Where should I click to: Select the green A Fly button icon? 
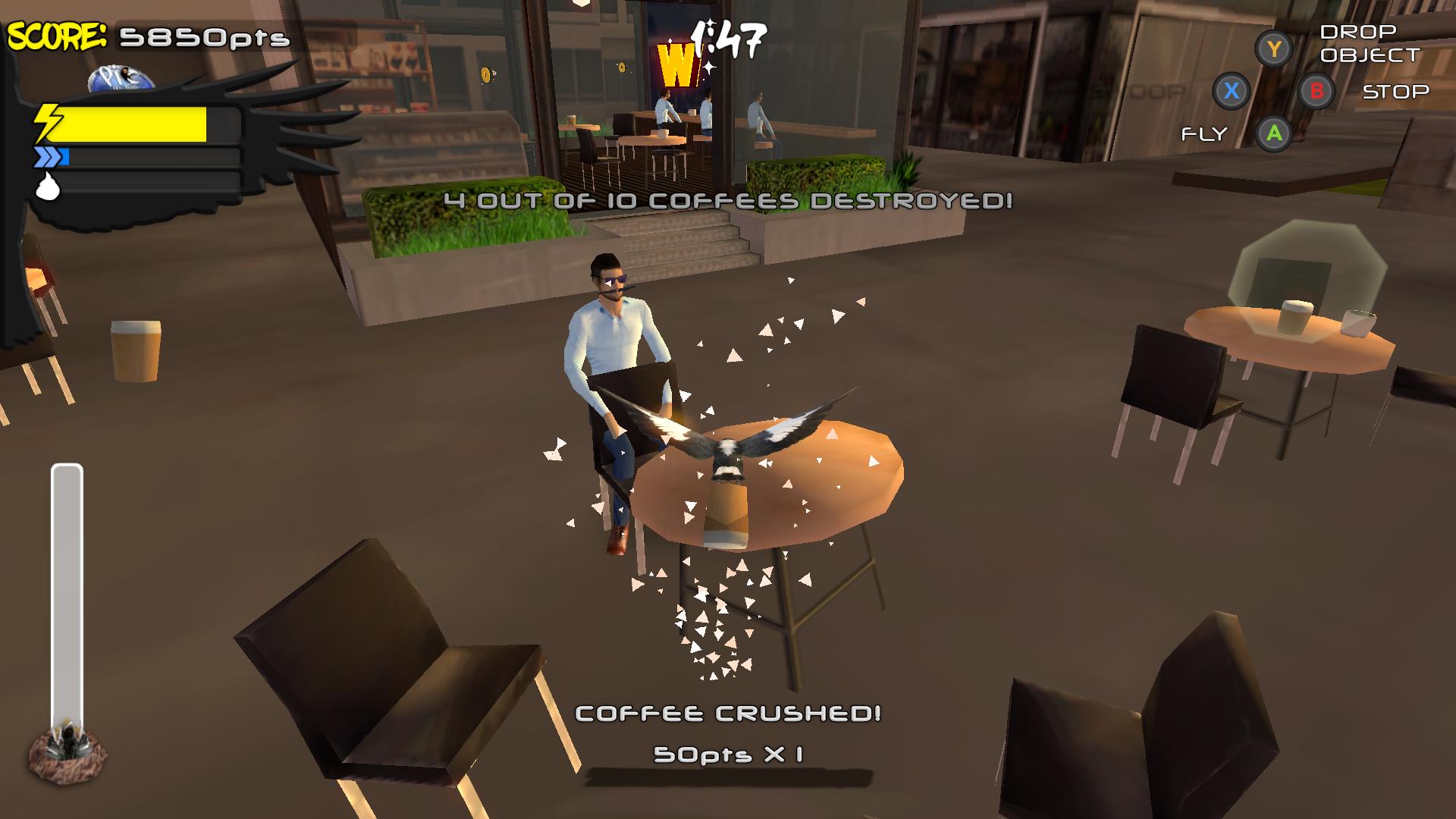pyautogui.click(x=1272, y=134)
